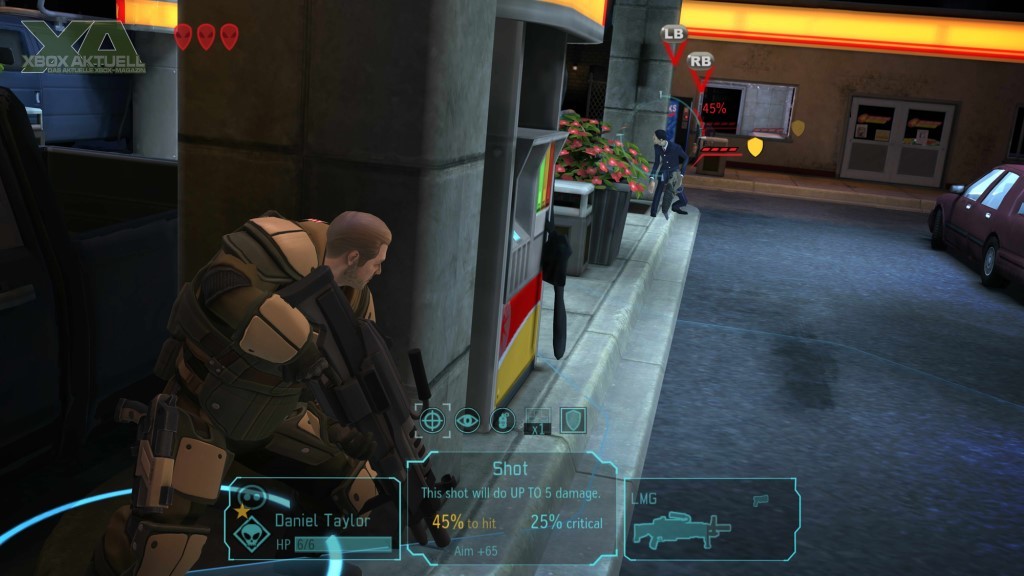Click the LMG weapon panel
The width and height of the screenshot is (1024, 576).
point(710,517)
